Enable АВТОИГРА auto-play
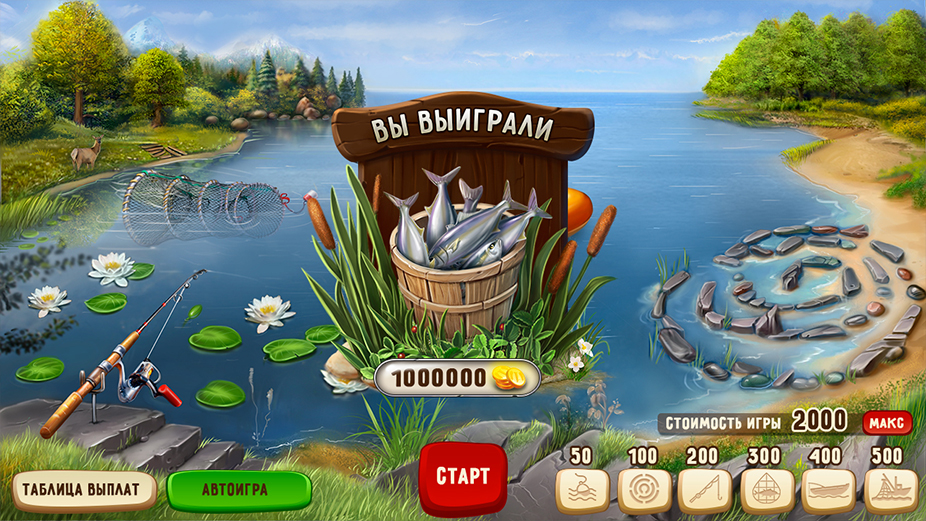Screen dimensions: 926x521 [239, 490]
